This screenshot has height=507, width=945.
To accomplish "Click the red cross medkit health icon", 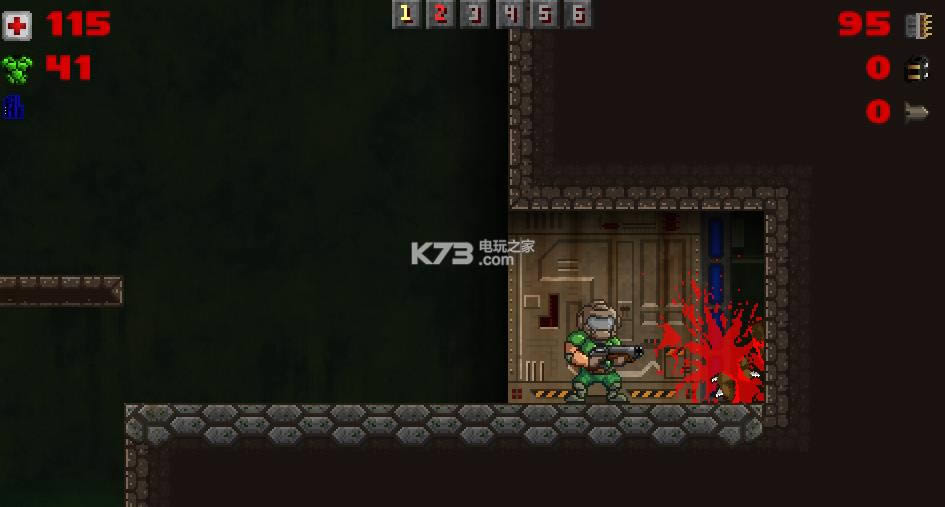I will click(x=17, y=25).
